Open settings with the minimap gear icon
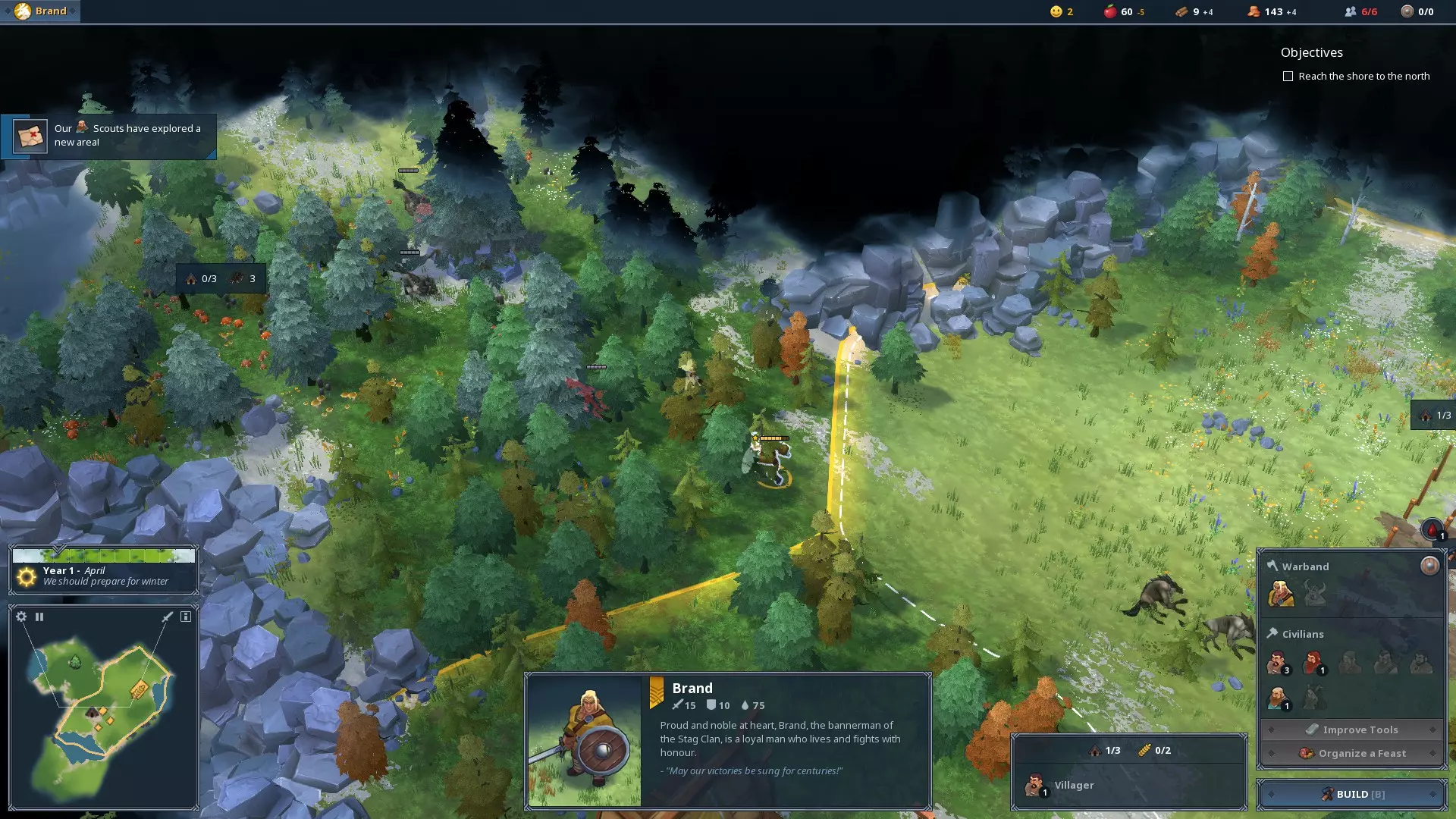 click(21, 617)
